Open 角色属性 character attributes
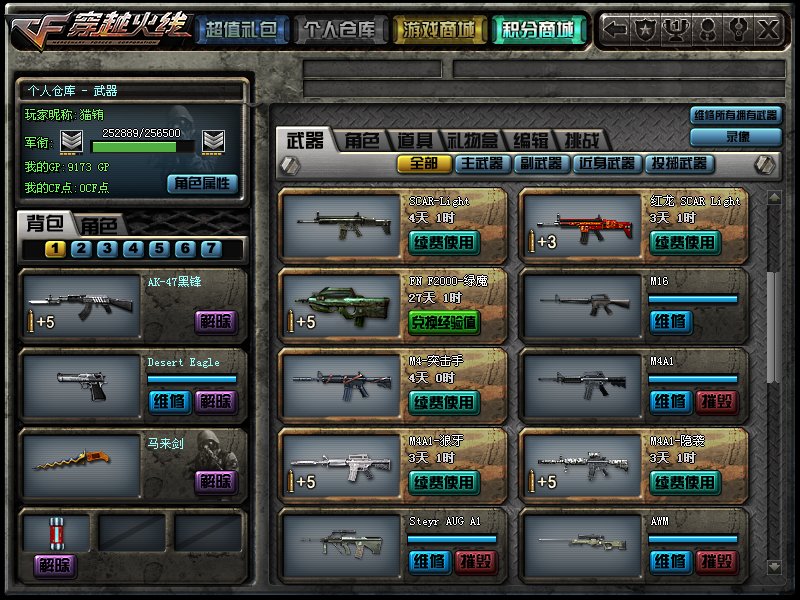 (x=203, y=183)
